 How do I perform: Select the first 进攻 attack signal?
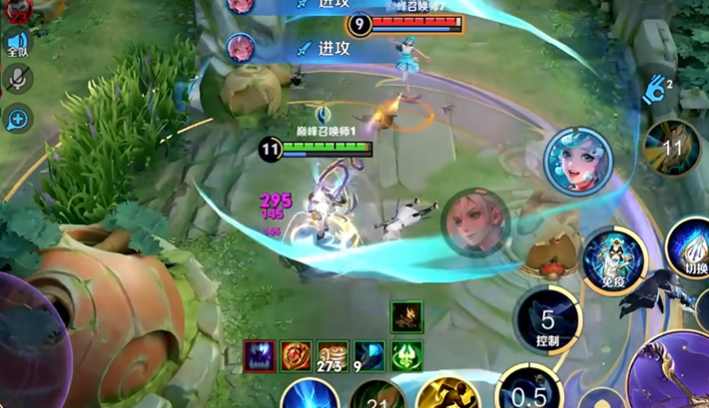tap(322, 5)
